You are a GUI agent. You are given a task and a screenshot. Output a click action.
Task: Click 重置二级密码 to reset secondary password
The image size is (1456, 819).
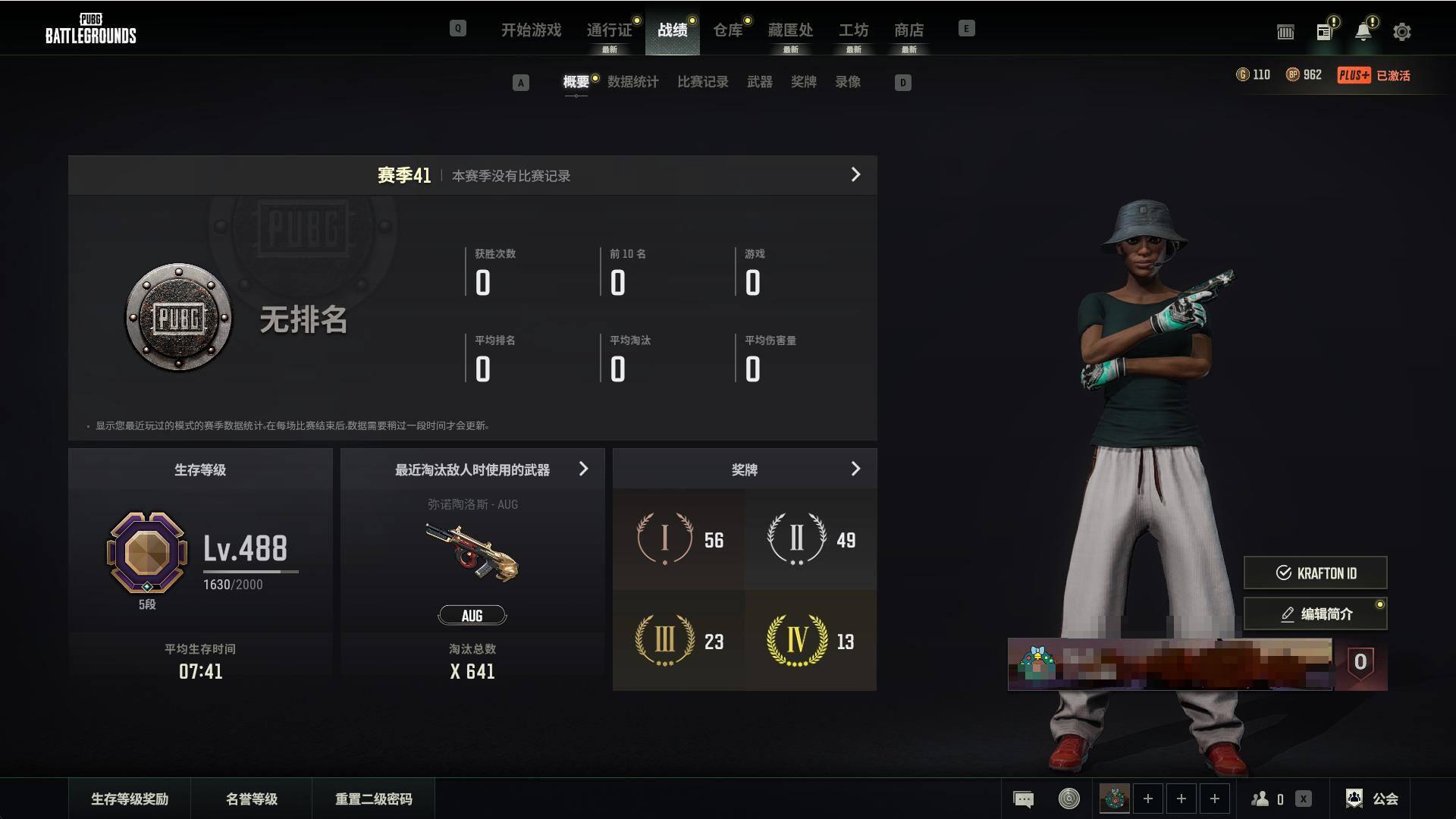pyautogui.click(x=374, y=799)
